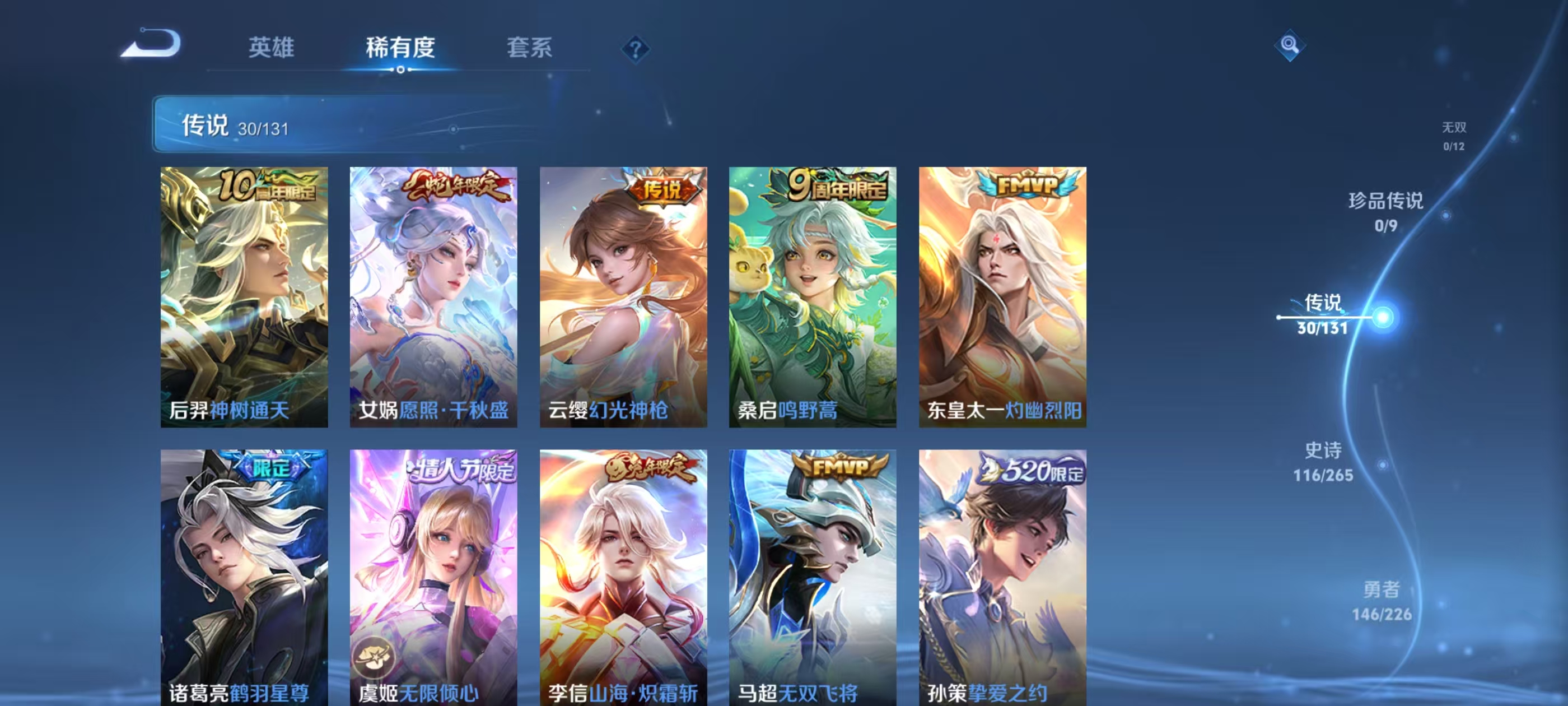Open the question mark help icon

[x=635, y=49]
